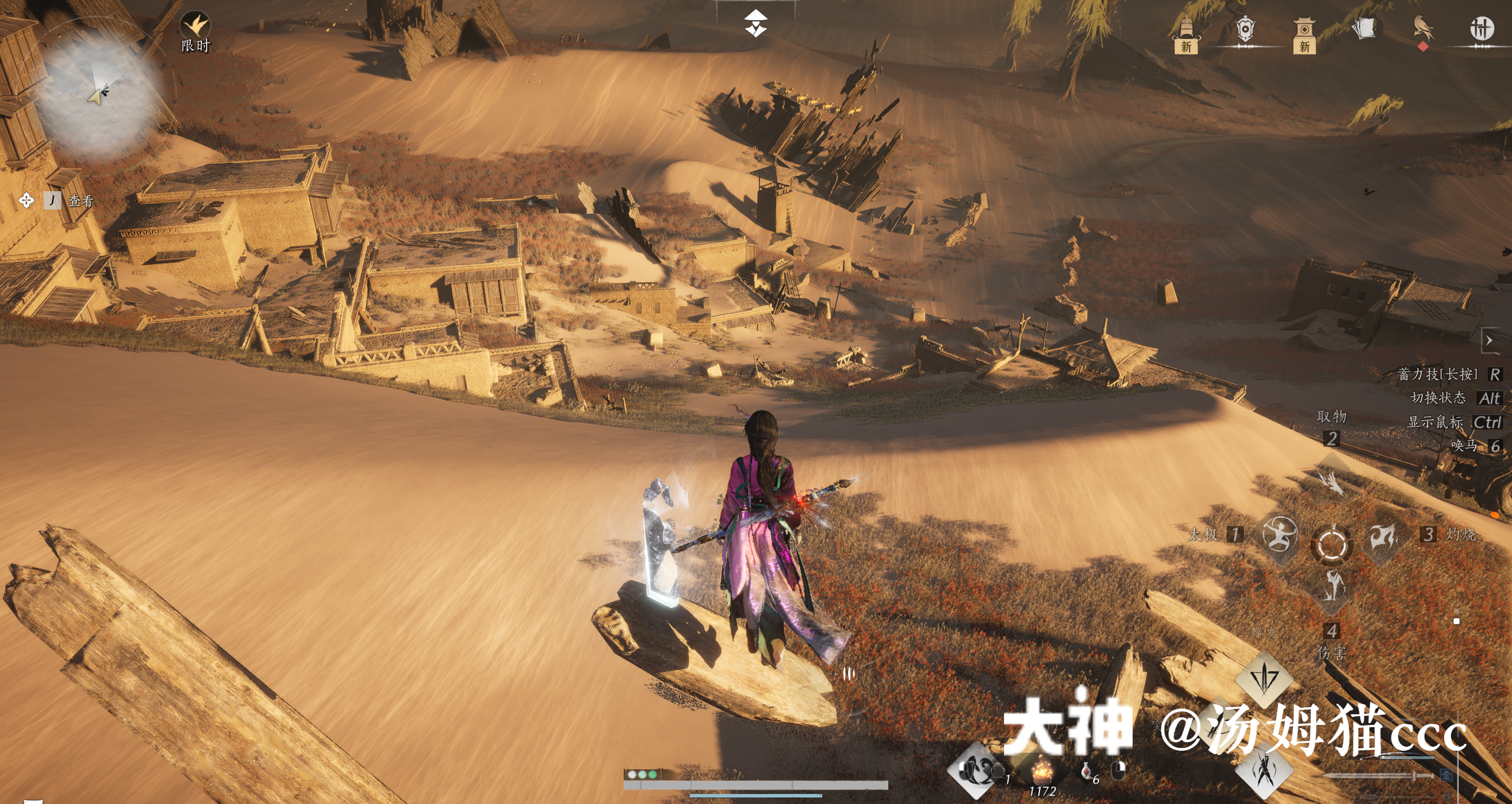Open the shield emblem menu icon
The width and height of the screenshot is (1512, 804).
coord(1245,30)
